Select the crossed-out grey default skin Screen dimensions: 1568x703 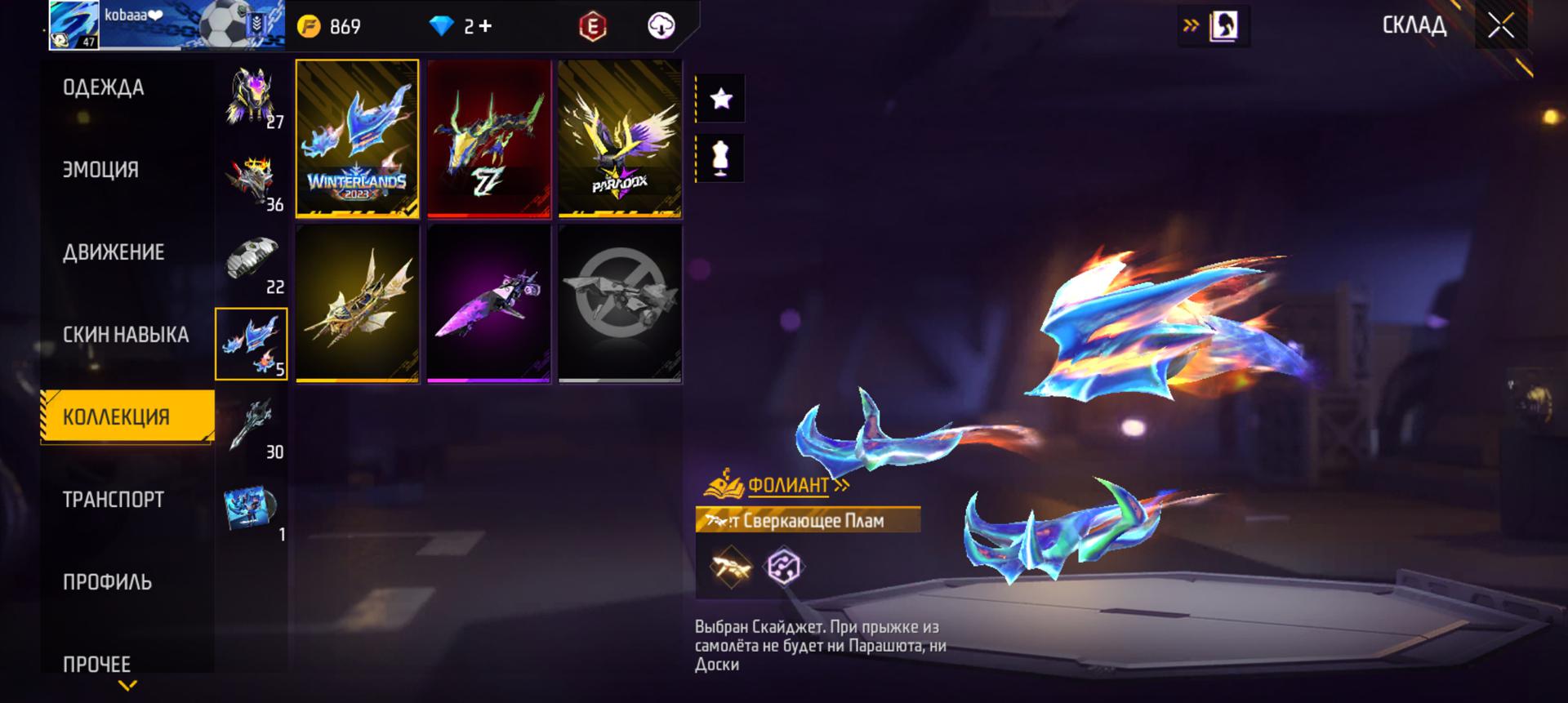(x=620, y=304)
